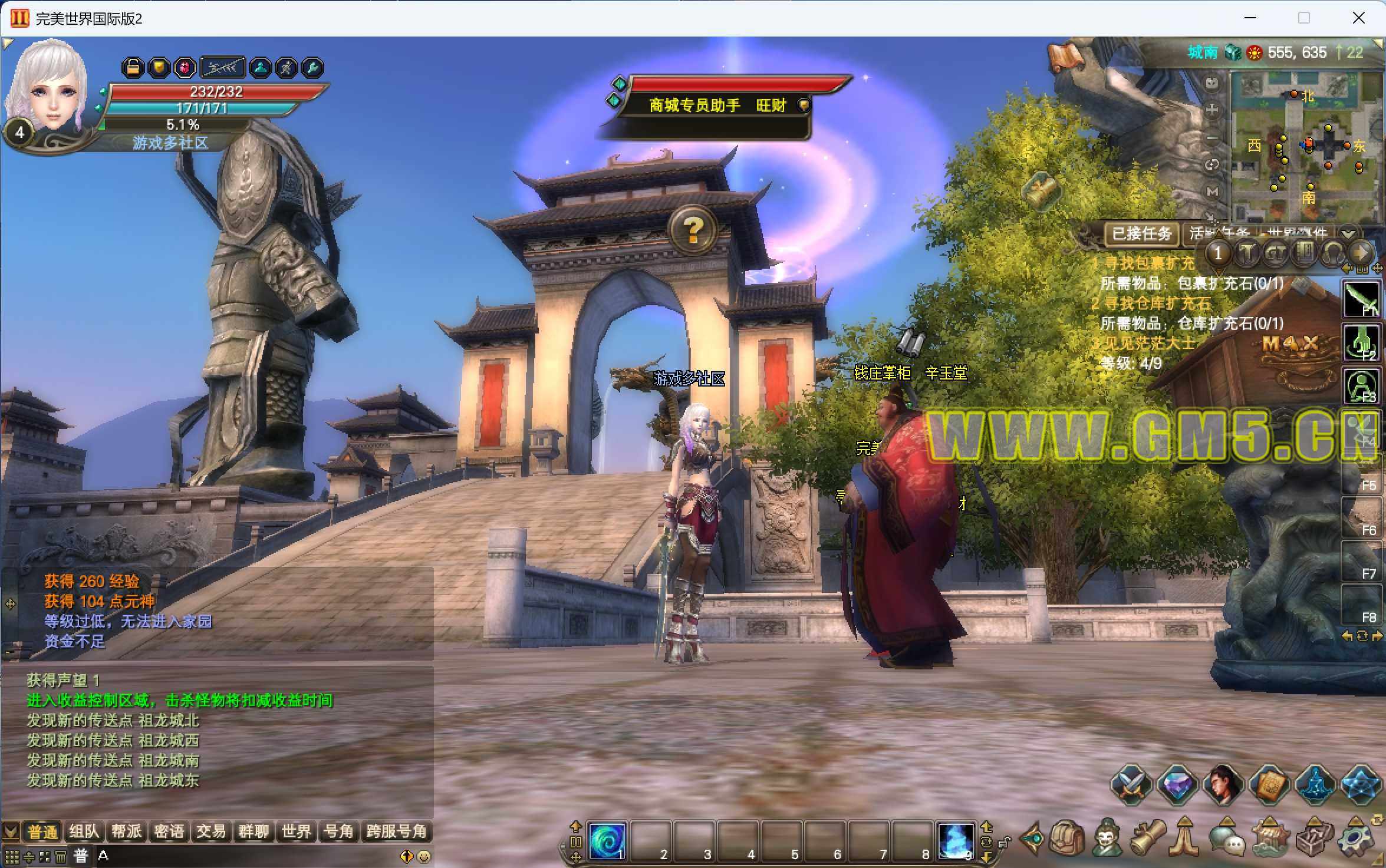Viewport: 1386px width, 868px height.
Task: Show the 已接任务 quest tab
Action: pyautogui.click(x=1141, y=234)
